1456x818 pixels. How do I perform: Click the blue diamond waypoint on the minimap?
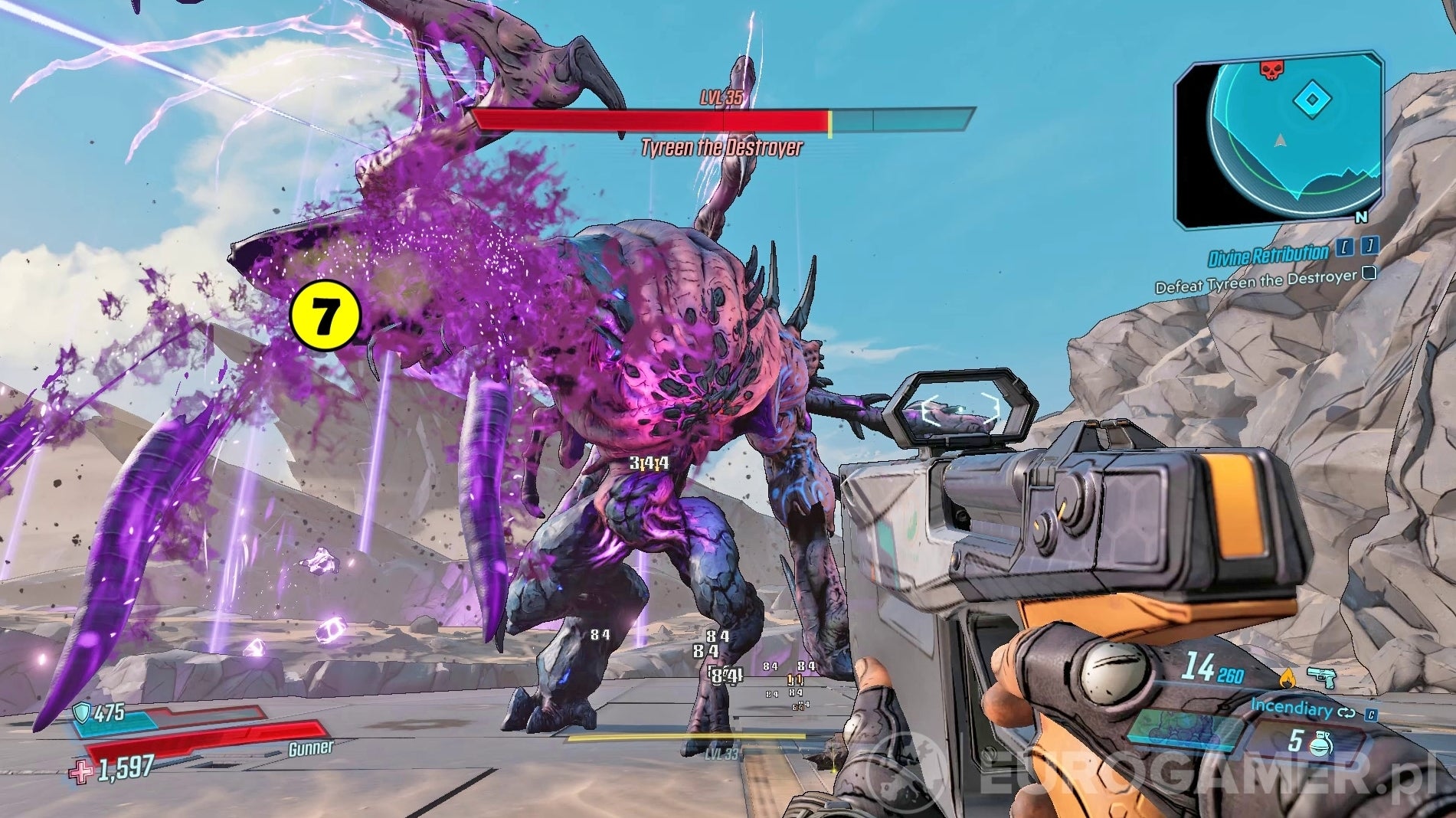click(1311, 98)
